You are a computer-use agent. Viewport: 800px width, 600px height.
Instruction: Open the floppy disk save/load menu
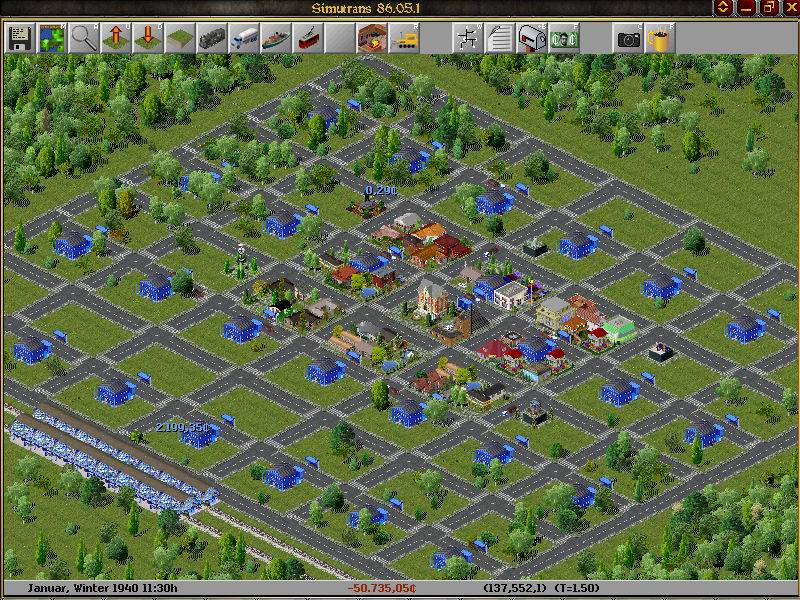tap(18, 38)
